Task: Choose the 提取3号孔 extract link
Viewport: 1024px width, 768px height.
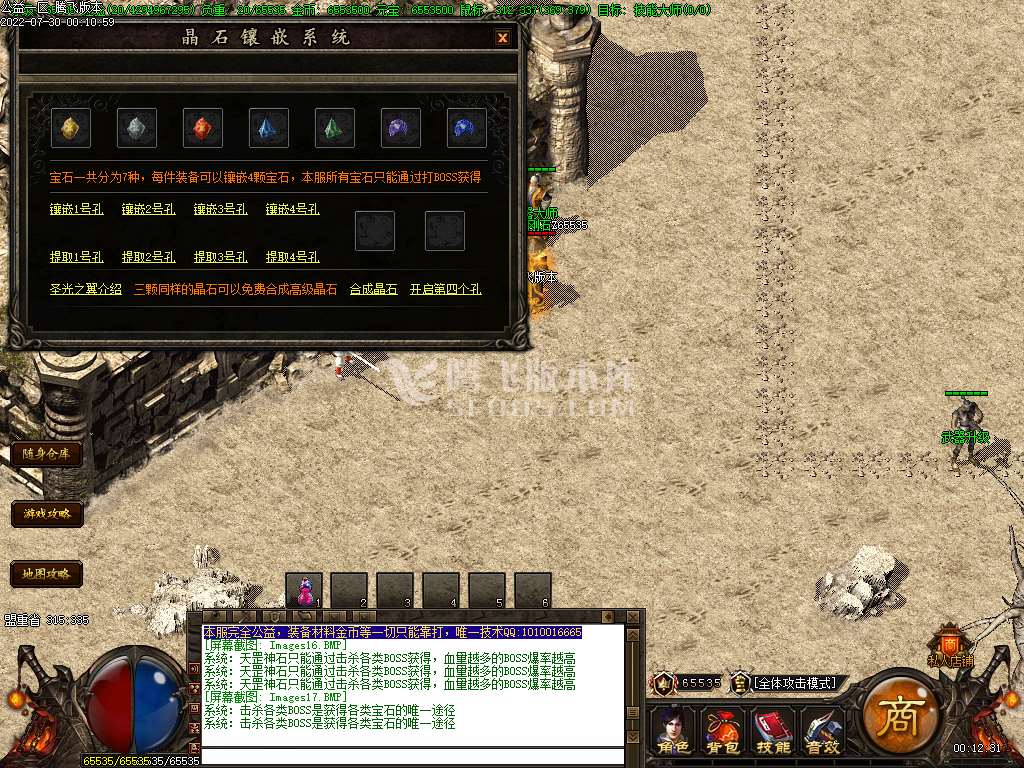Action: (221, 257)
